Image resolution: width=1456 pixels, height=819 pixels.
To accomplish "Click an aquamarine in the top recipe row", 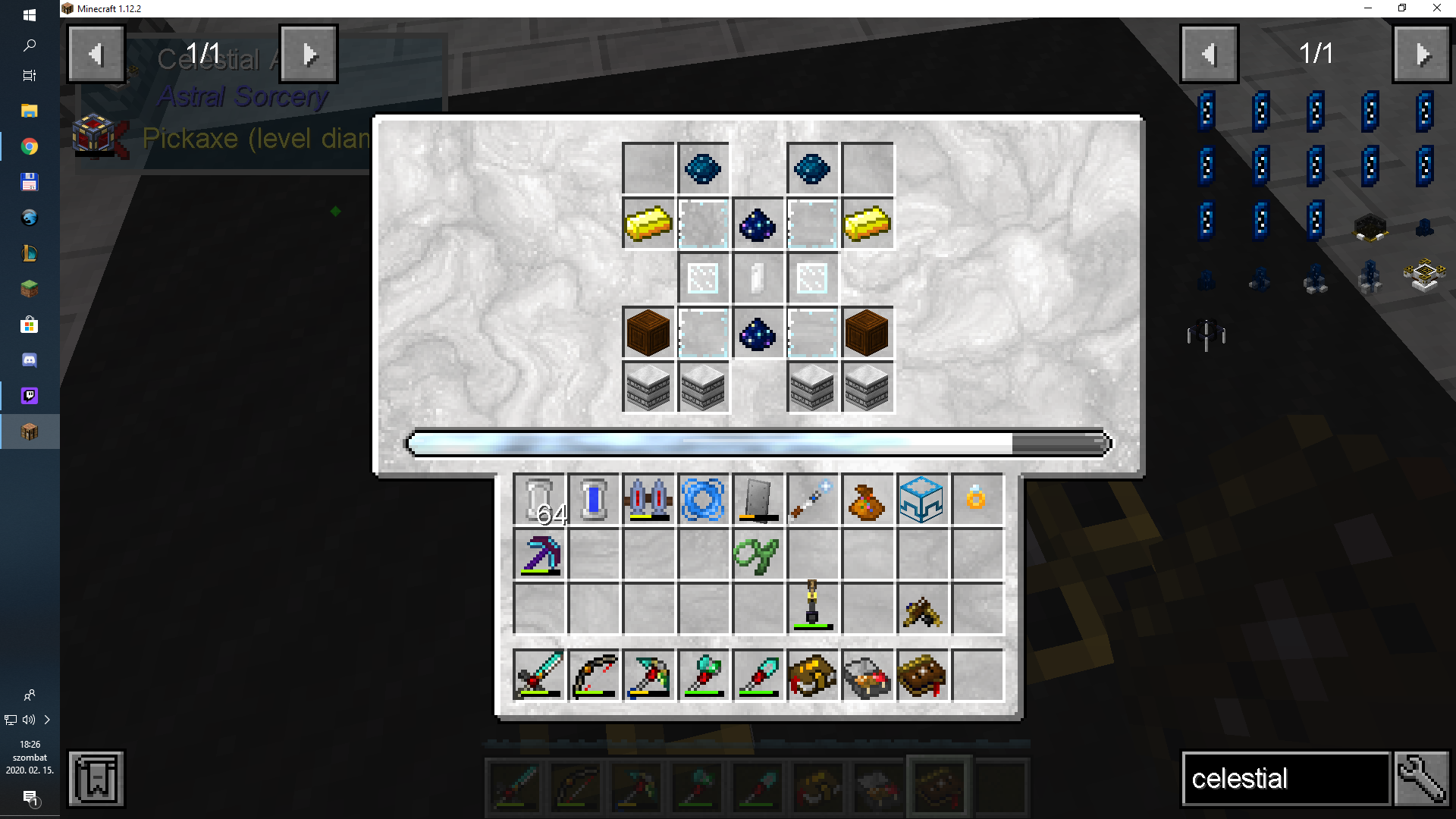I will pos(703,168).
